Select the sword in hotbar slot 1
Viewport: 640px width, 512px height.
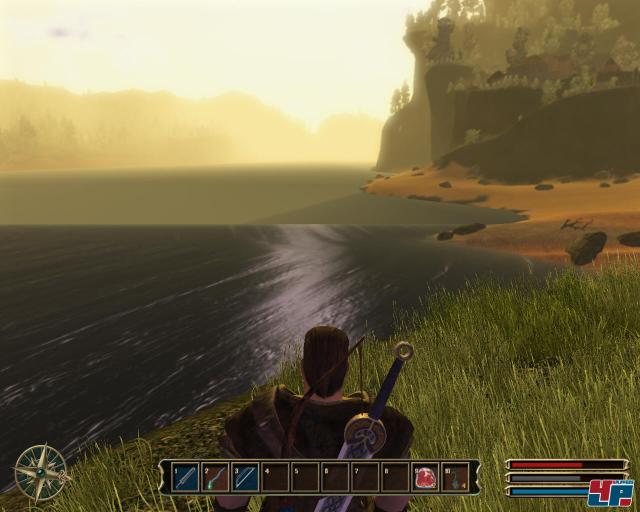(186, 477)
